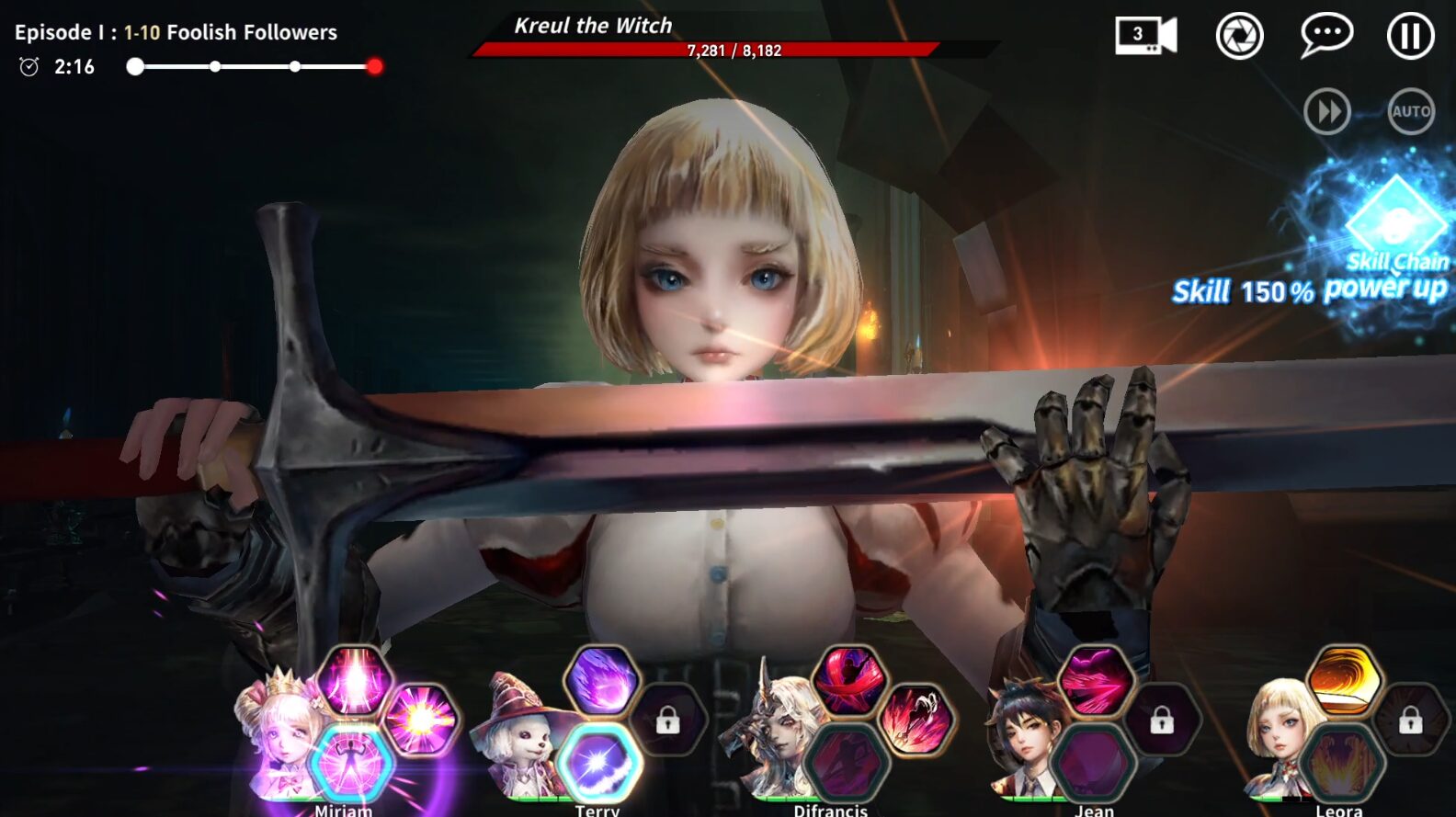Cast Terry's purple swirl skill
Viewport: 1456px width, 817px height.
point(600,678)
